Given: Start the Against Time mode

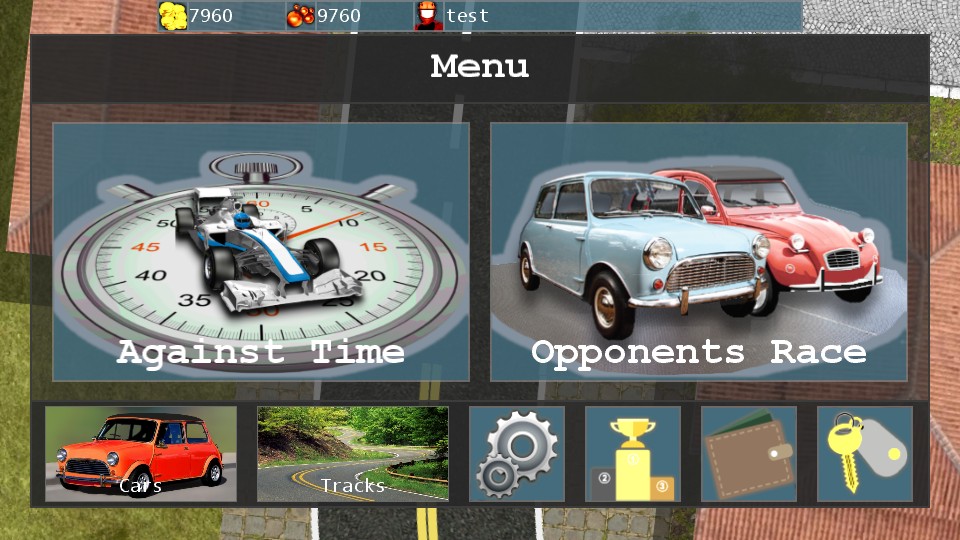Looking at the screenshot, I should [261, 252].
